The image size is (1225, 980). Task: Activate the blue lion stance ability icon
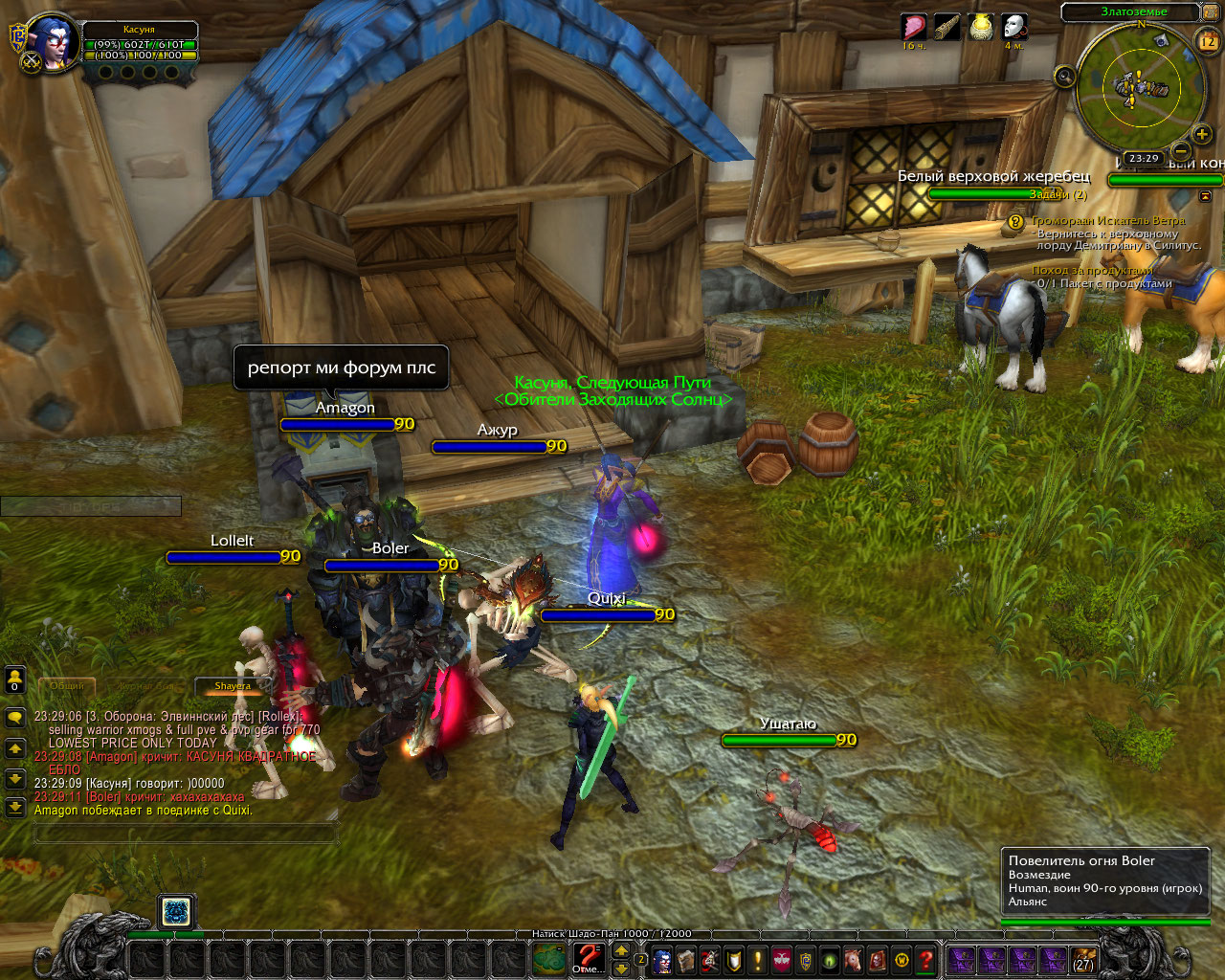(x=175, y=911)
